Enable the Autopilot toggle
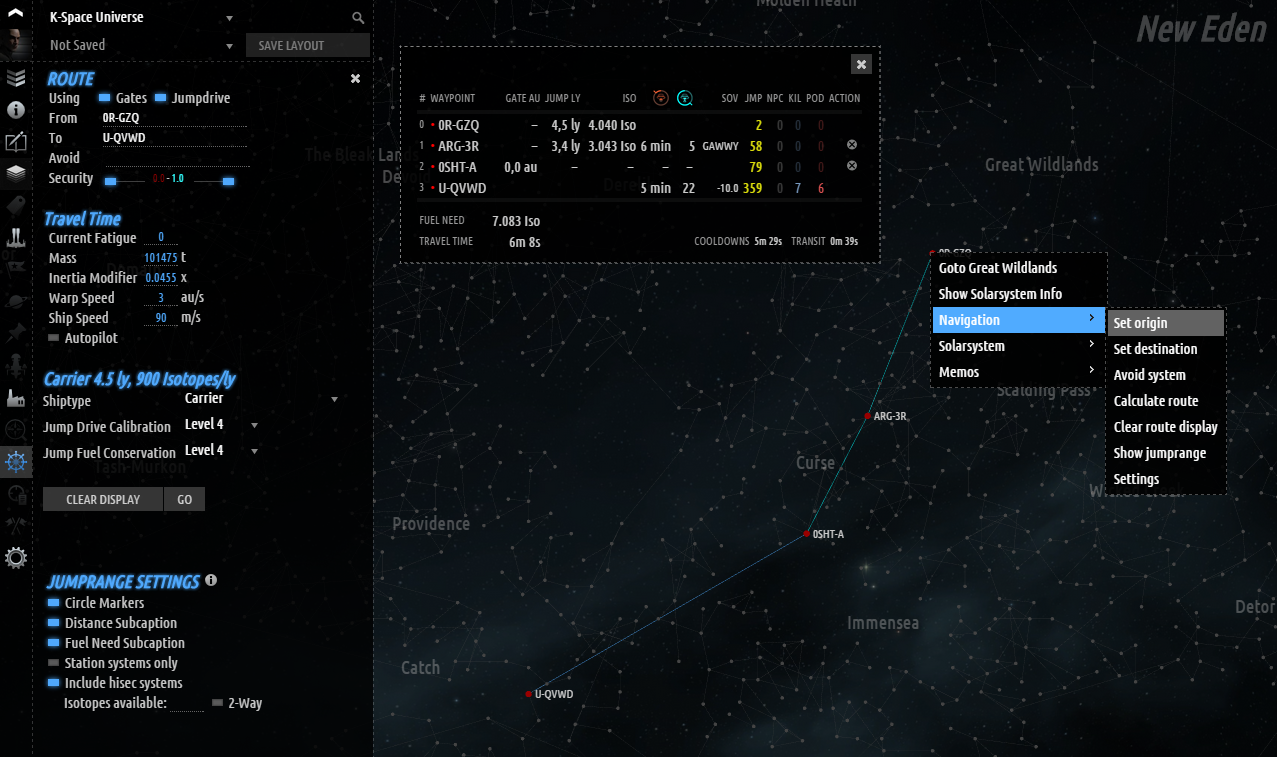The image size is (1277, 757). click(x=54, y=338)
